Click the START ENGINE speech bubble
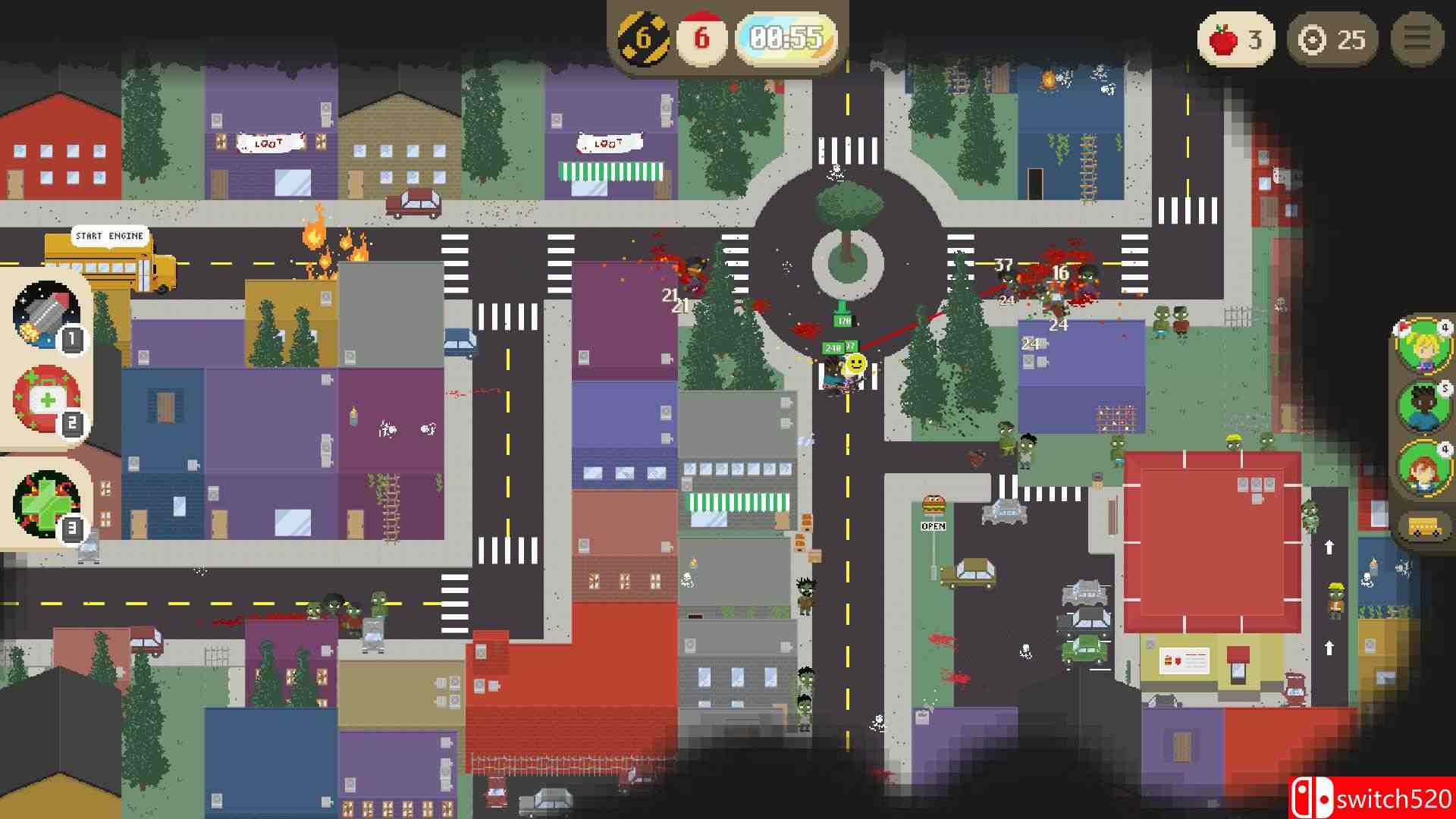 (108, 236)
